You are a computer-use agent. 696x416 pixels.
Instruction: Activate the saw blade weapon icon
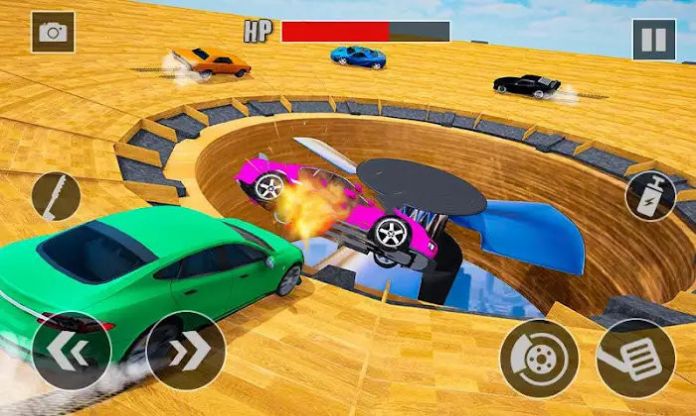[56, 196]
